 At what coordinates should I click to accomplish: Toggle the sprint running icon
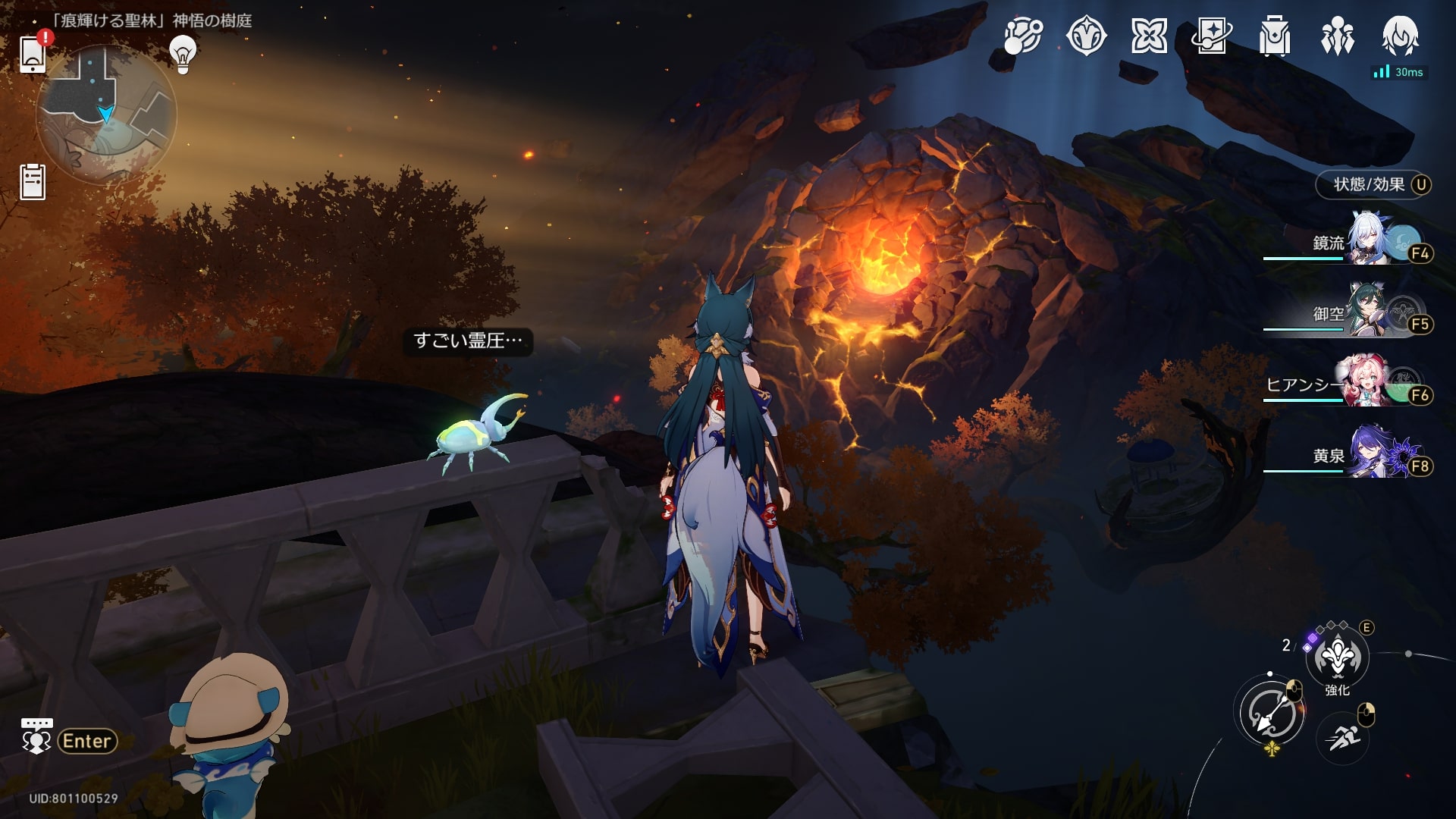1343,737
